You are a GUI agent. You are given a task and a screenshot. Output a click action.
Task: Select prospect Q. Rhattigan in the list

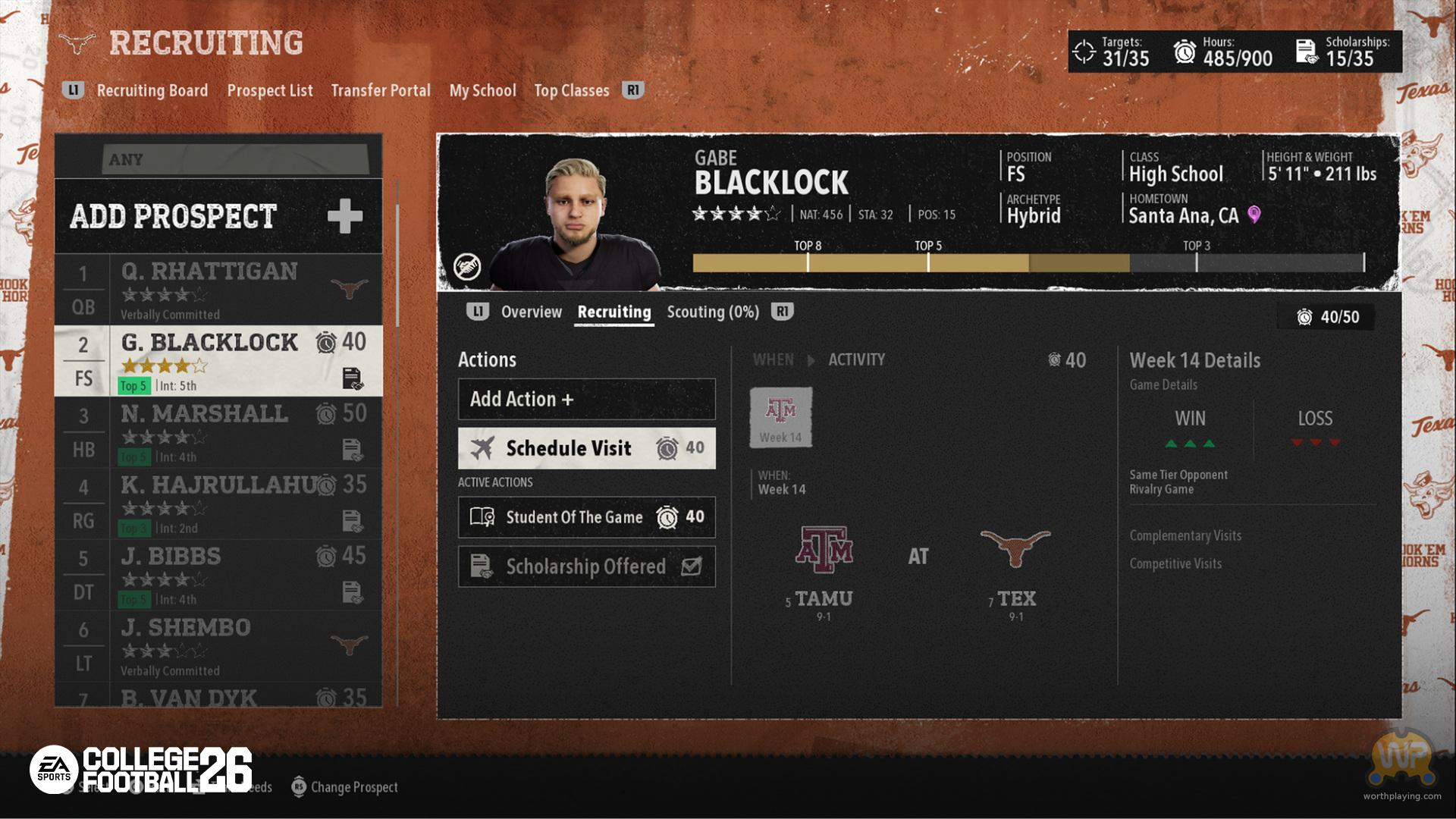218,289
